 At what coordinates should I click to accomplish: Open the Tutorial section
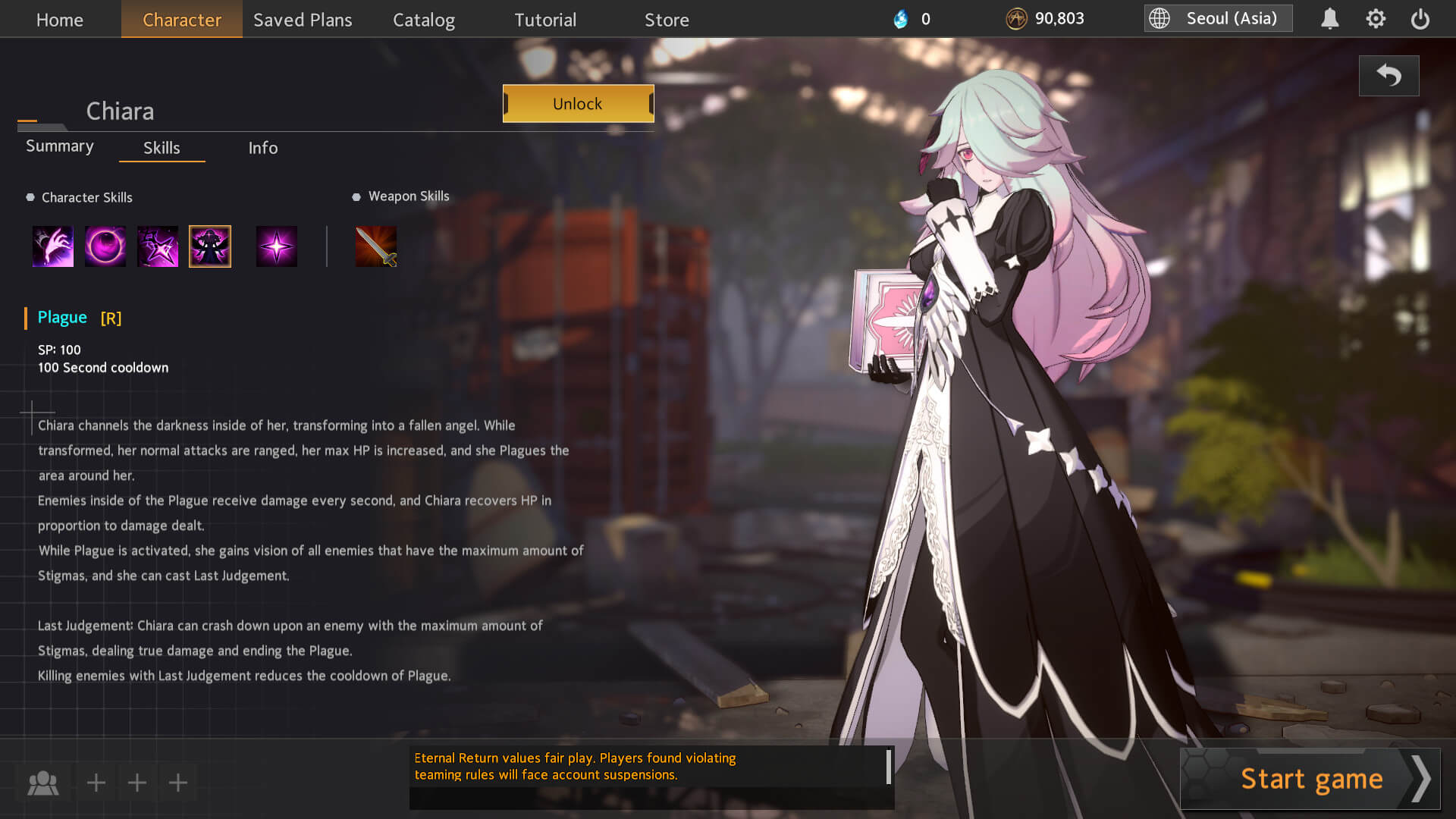click(545, 20)
